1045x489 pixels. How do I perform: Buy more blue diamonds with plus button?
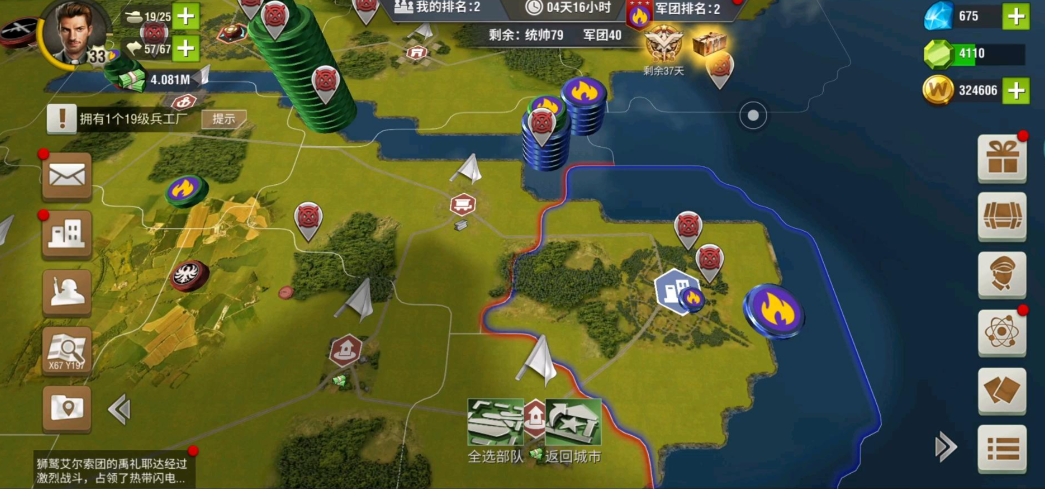coord(1016,16)
